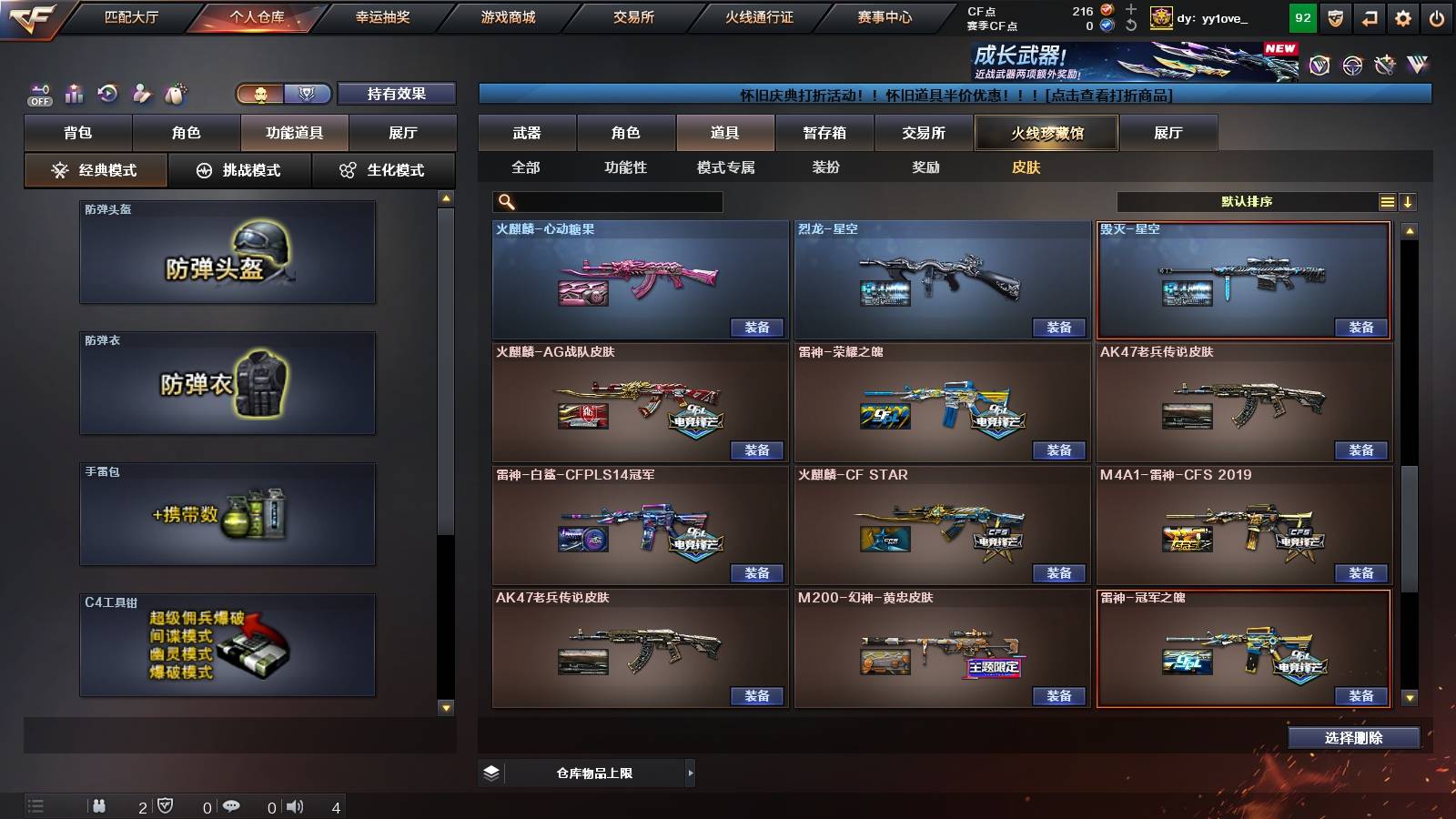1456x819 pixels.
Task: Click the repeat arrow icon near the settings gear
Action: (x=1367, y=16)
